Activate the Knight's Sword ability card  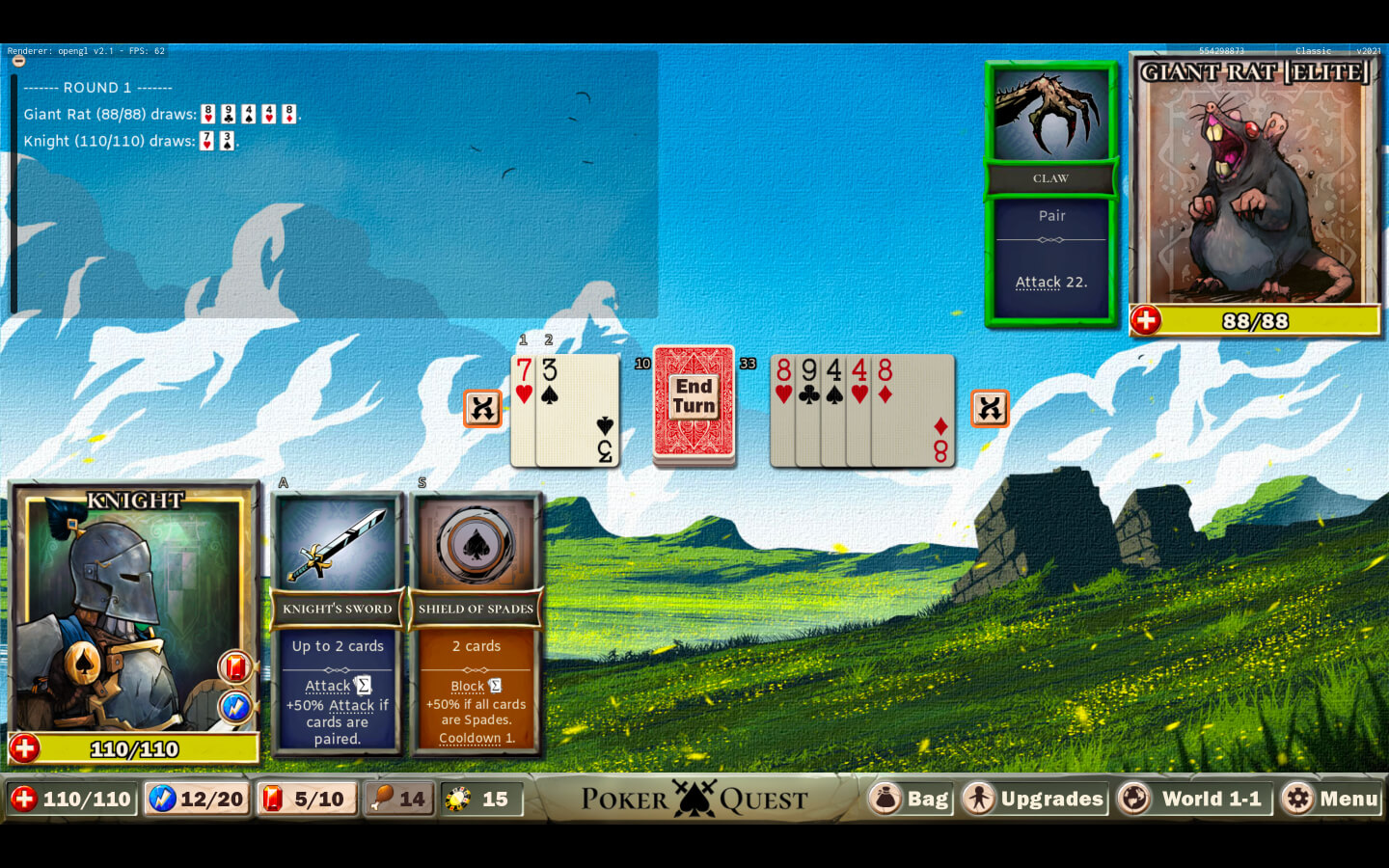pos(337,622)
